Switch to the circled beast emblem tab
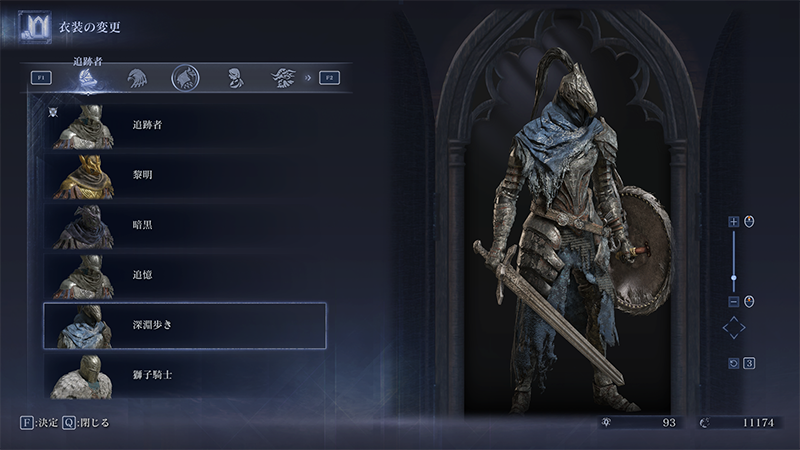Image resolution: width=800 pixels, height=450 pixels. click(x=185, y=77)
